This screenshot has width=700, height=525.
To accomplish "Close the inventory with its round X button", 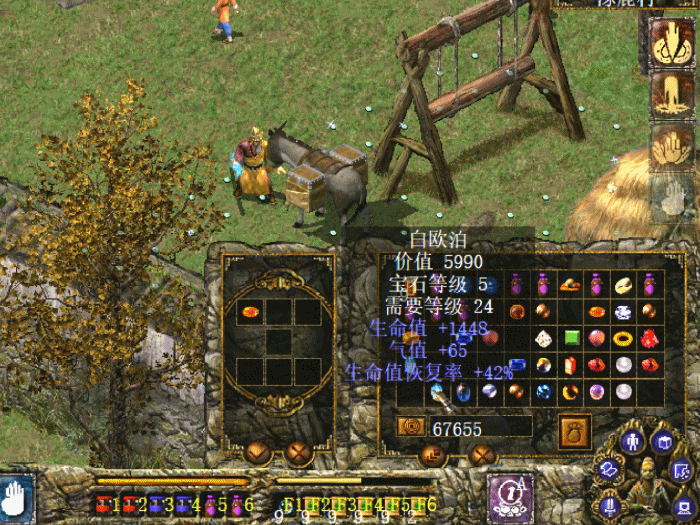I will coord(484,455).
